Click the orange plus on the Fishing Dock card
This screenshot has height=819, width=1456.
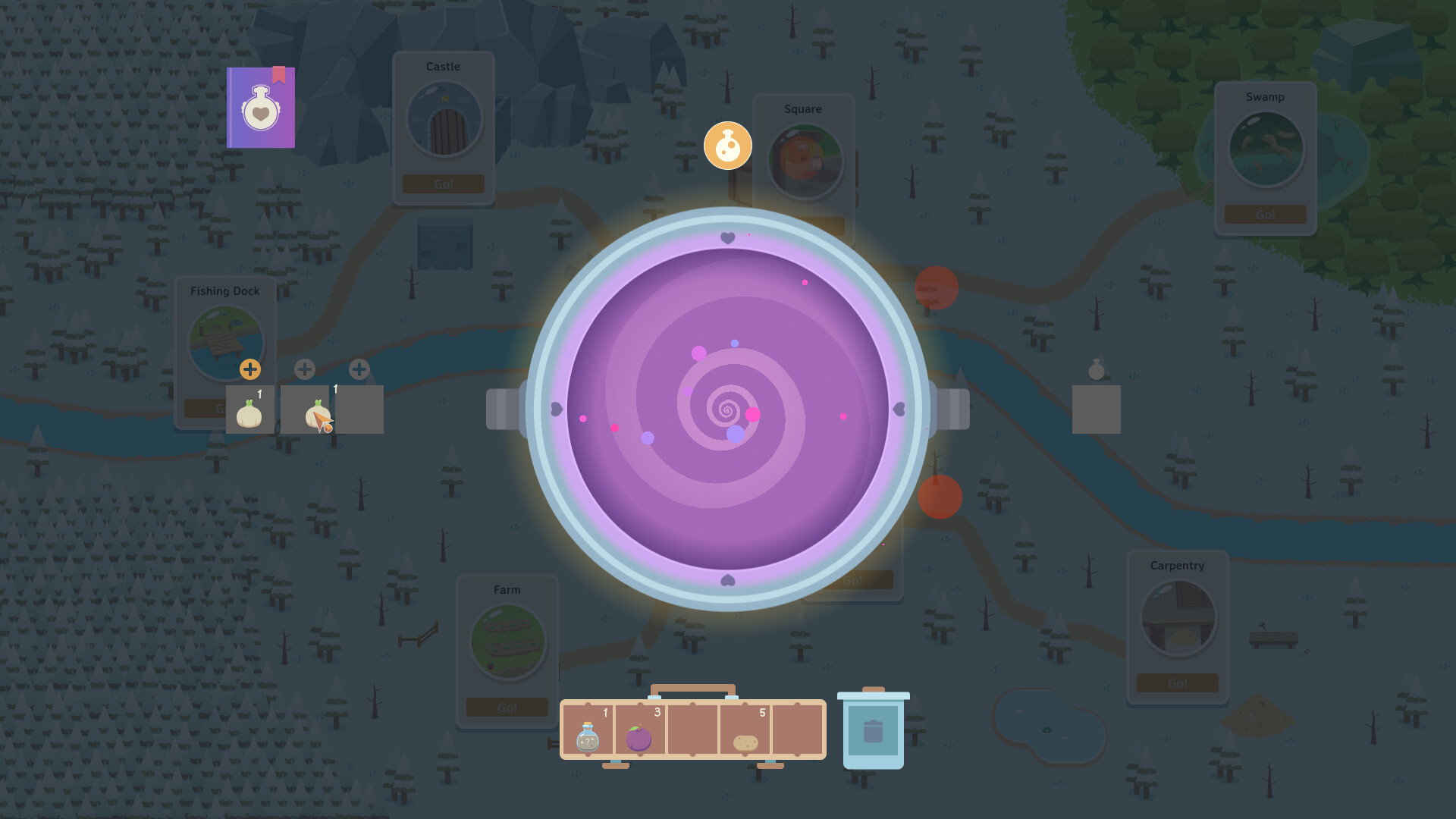tap(250, 369)
